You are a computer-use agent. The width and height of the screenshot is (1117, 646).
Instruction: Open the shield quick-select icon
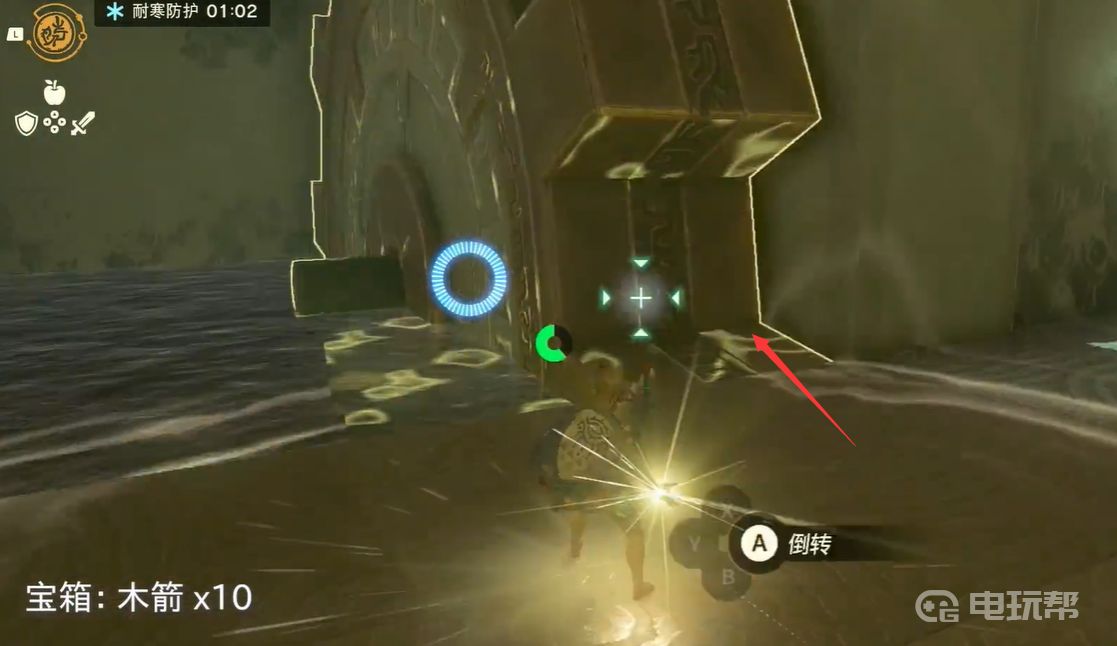pyautogui.click(x=26, y=124)
